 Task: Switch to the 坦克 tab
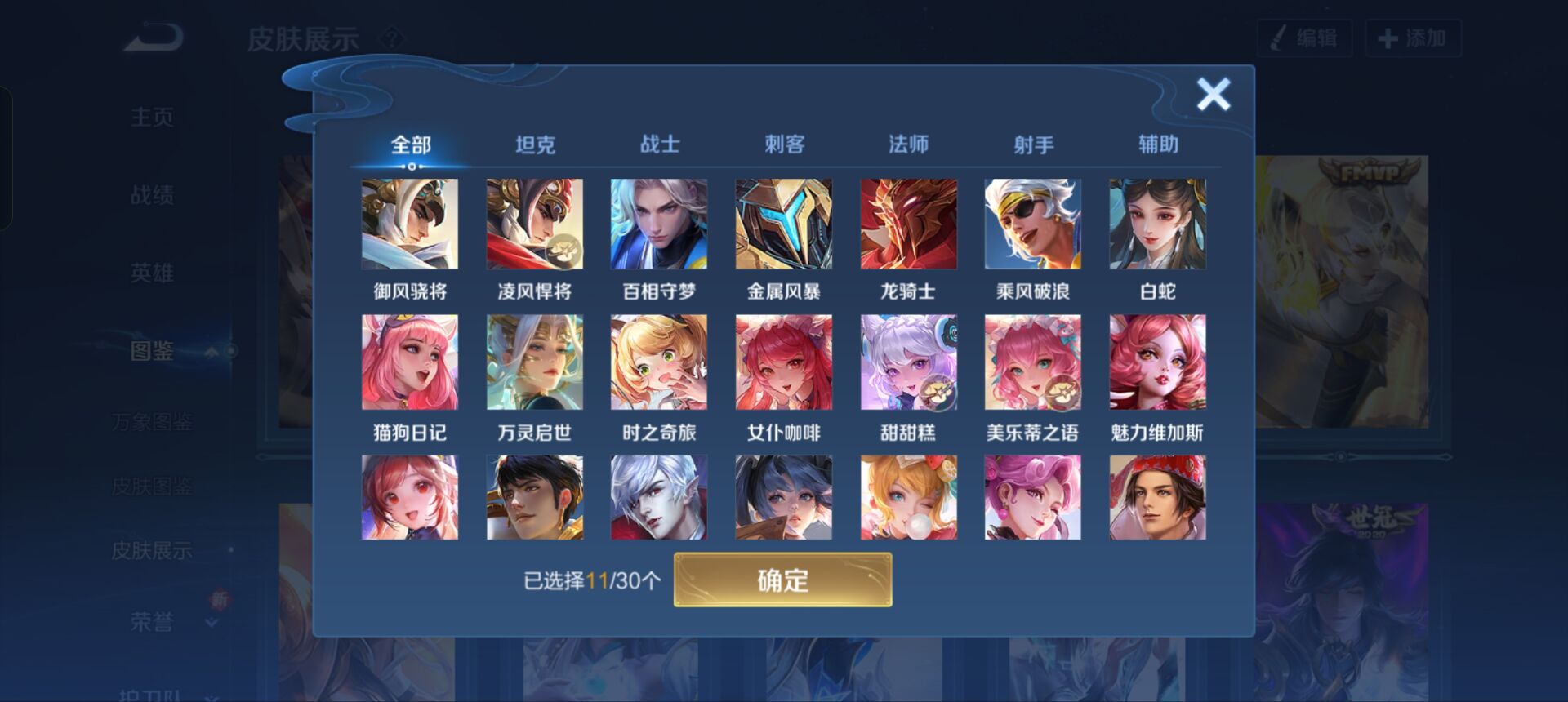click(x=537, y=143)
